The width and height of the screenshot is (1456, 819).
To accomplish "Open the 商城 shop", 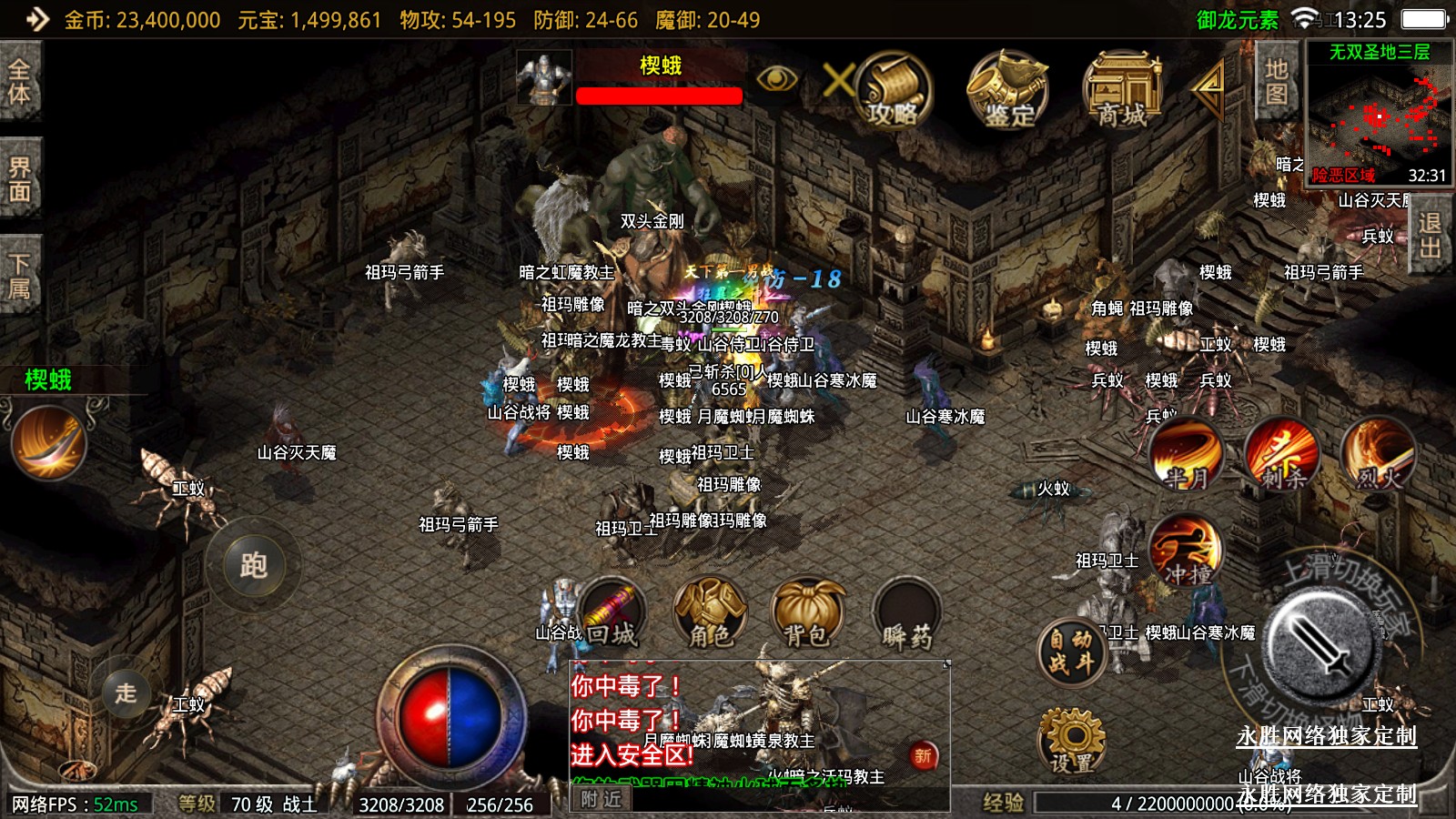I will click(1122, 90).
